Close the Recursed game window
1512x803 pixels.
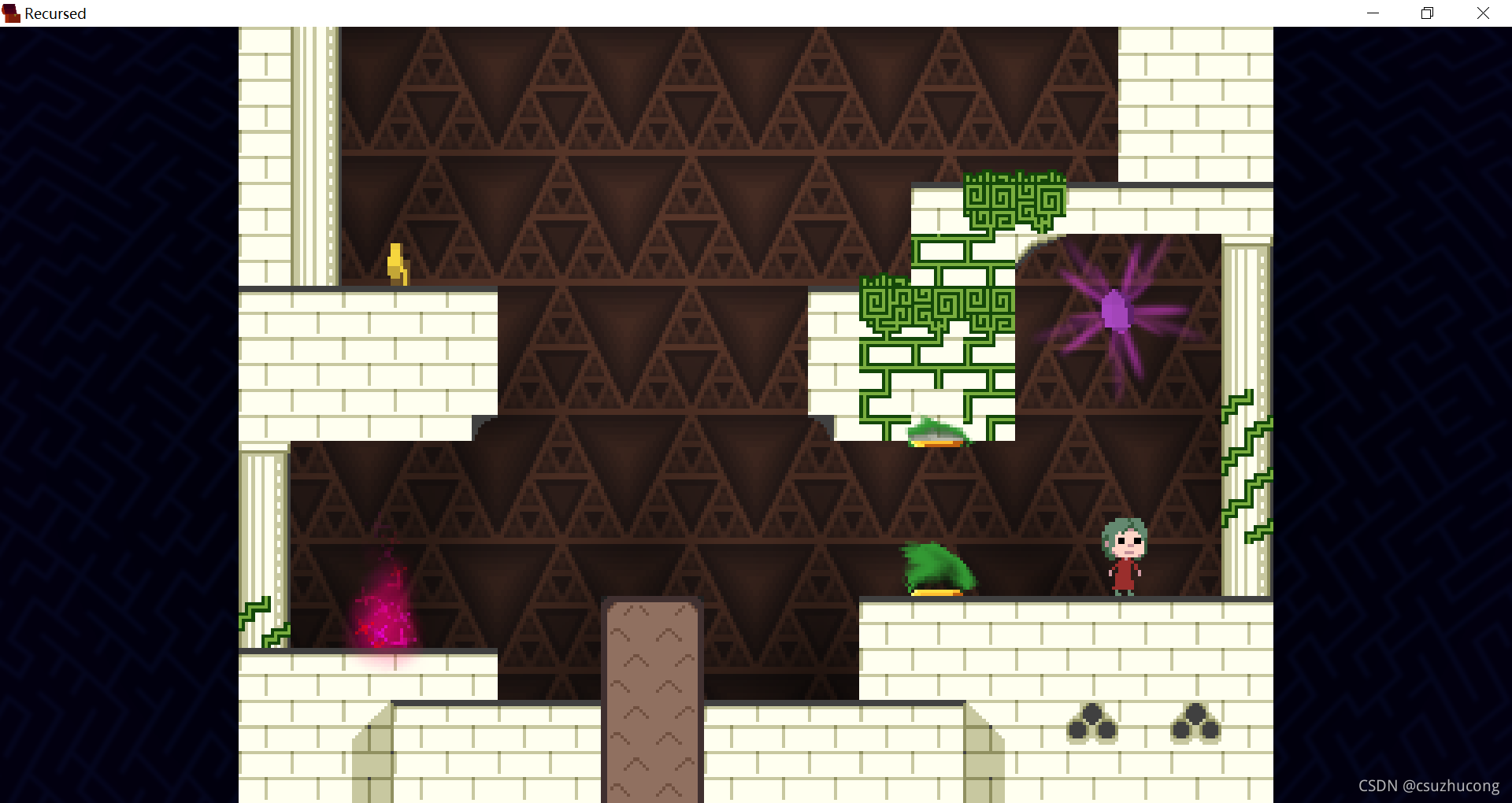click(x=1483, y=13)
